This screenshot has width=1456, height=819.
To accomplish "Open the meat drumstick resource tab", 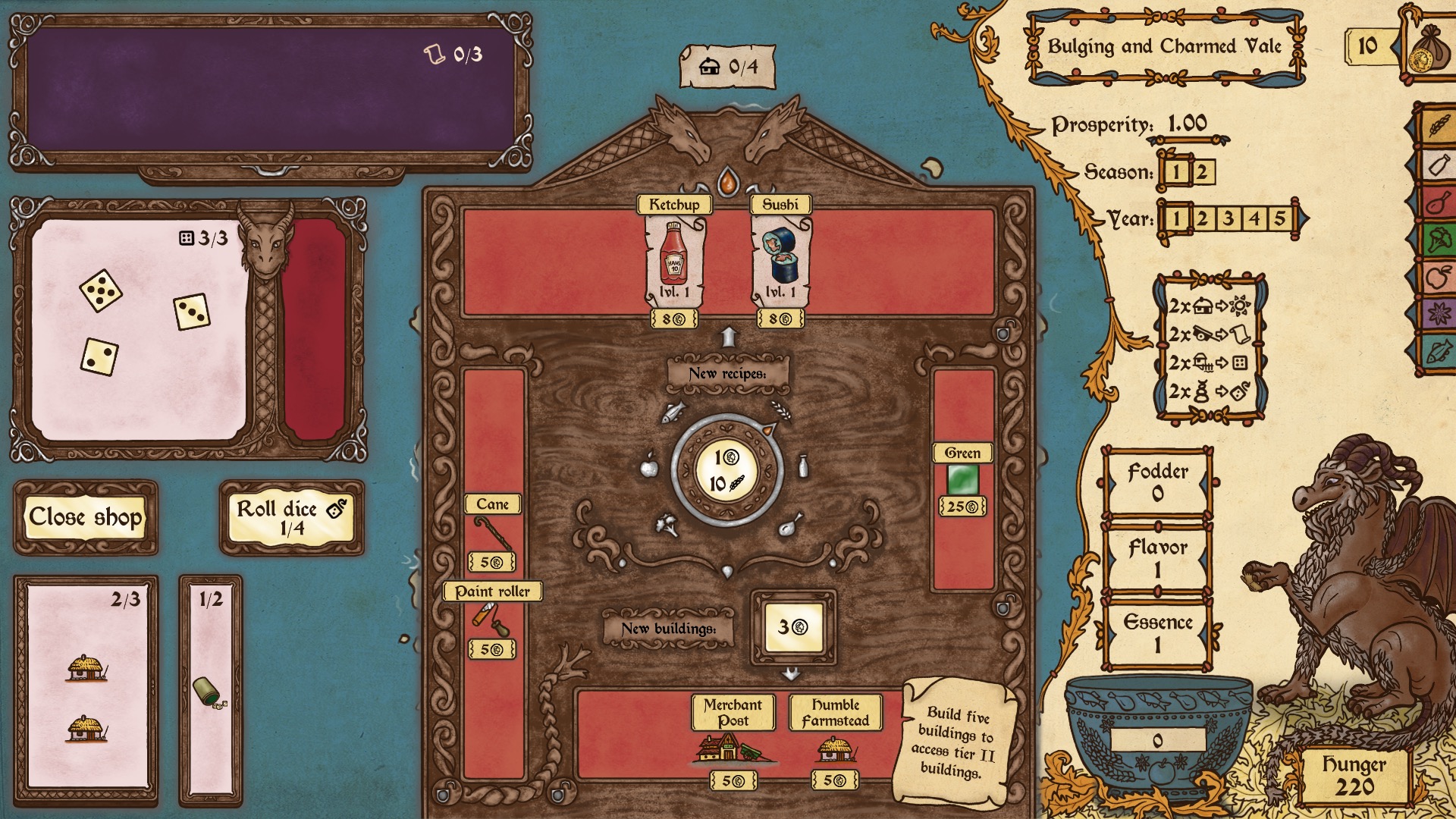I will tap(1439, 202).
